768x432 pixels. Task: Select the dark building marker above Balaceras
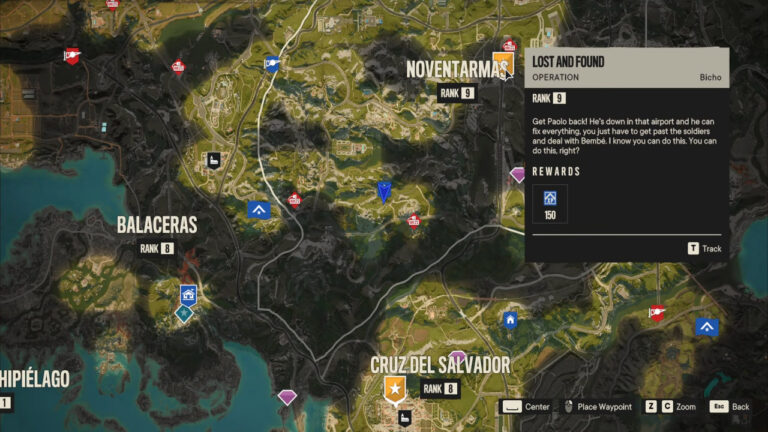tap(213, 160)
